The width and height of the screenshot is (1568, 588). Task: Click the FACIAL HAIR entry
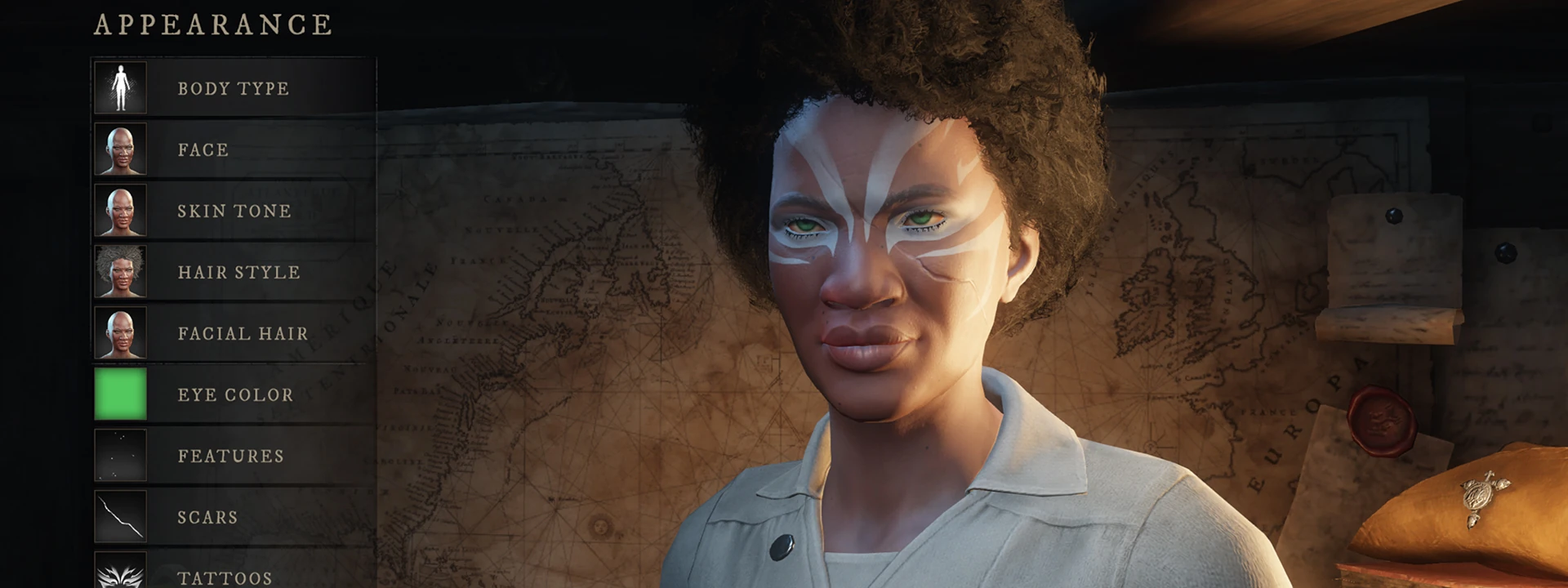pos(243,332)
